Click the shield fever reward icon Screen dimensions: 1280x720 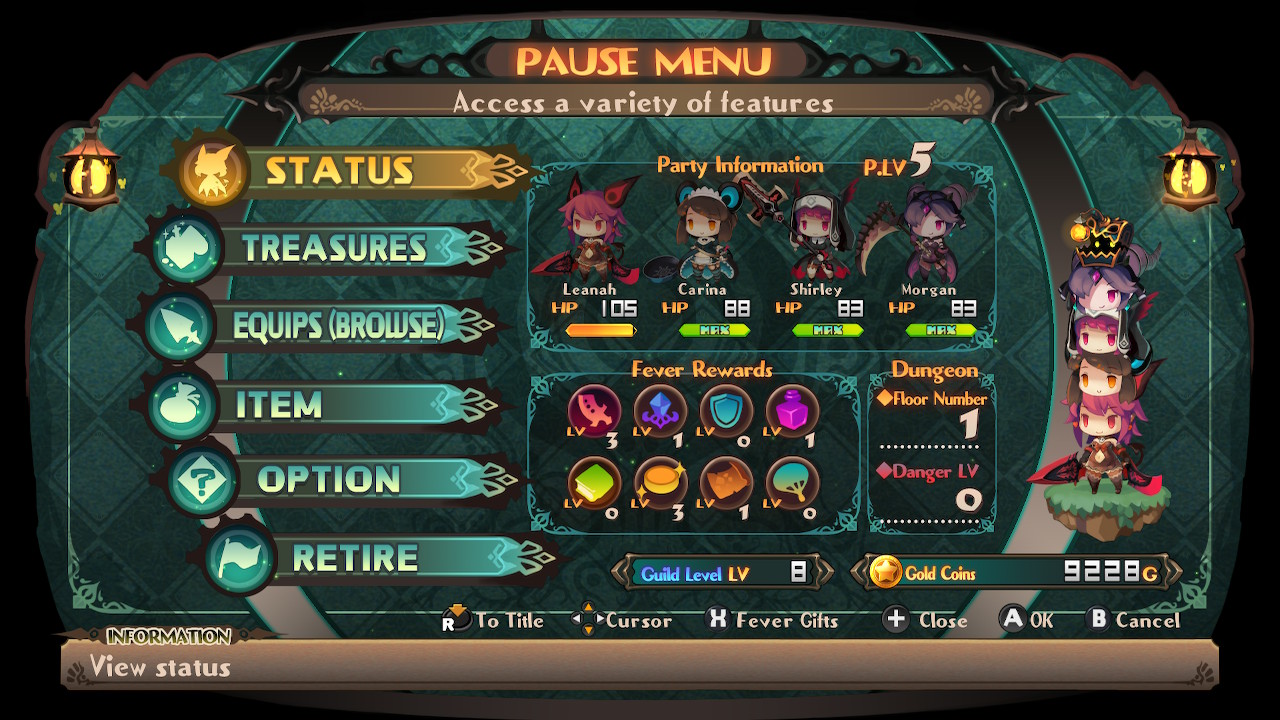click(x=726, y=410)
